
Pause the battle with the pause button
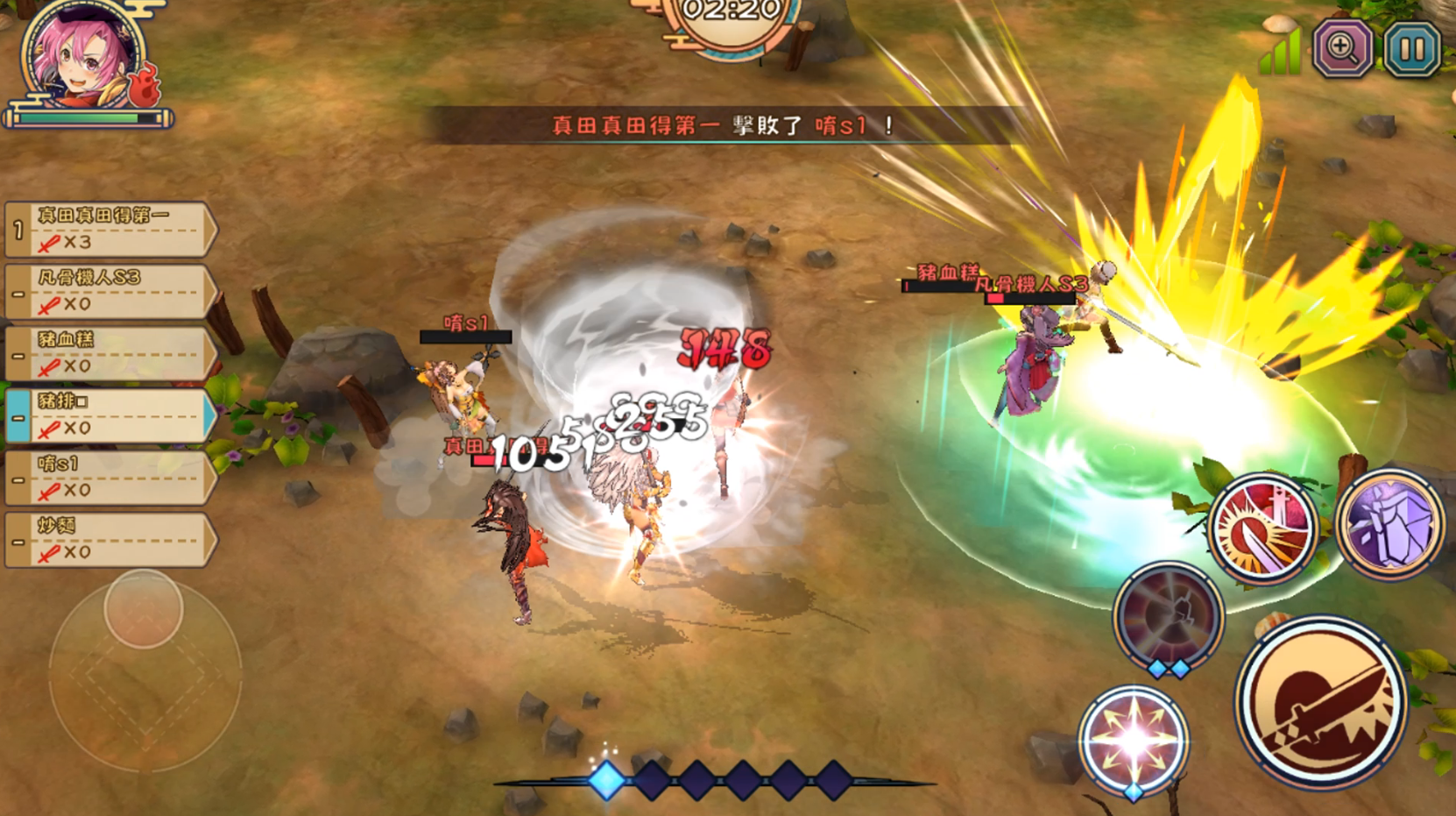click(x=1412, y=50)
